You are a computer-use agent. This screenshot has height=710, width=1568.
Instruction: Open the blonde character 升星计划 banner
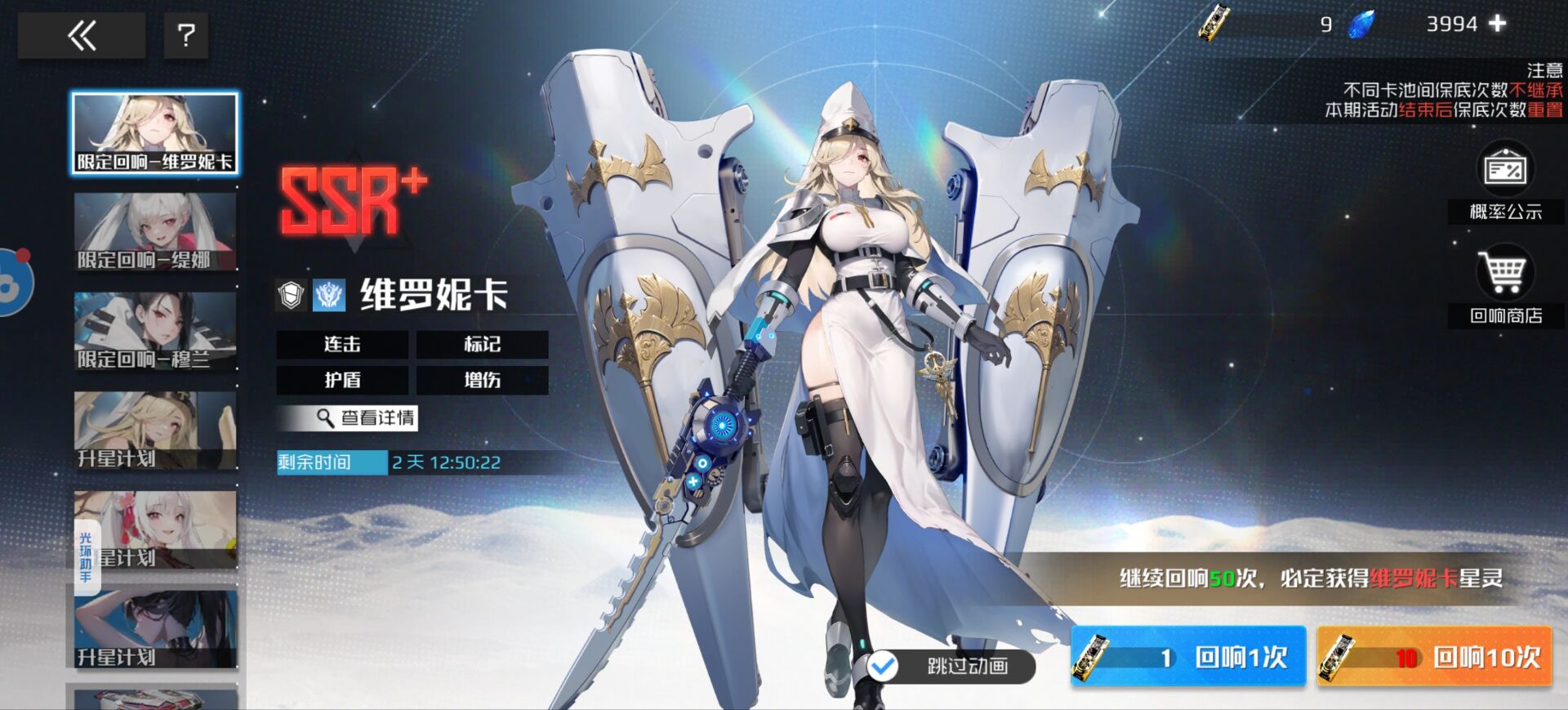point(155,431)
